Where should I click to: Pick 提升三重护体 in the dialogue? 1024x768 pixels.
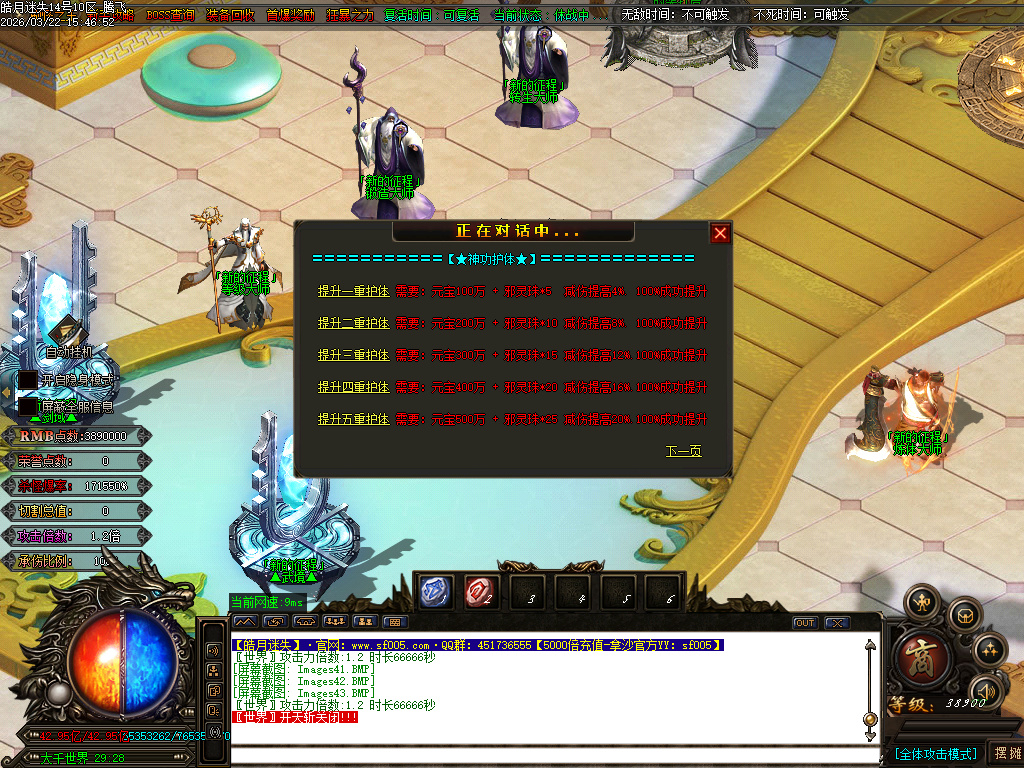[353, 355]
